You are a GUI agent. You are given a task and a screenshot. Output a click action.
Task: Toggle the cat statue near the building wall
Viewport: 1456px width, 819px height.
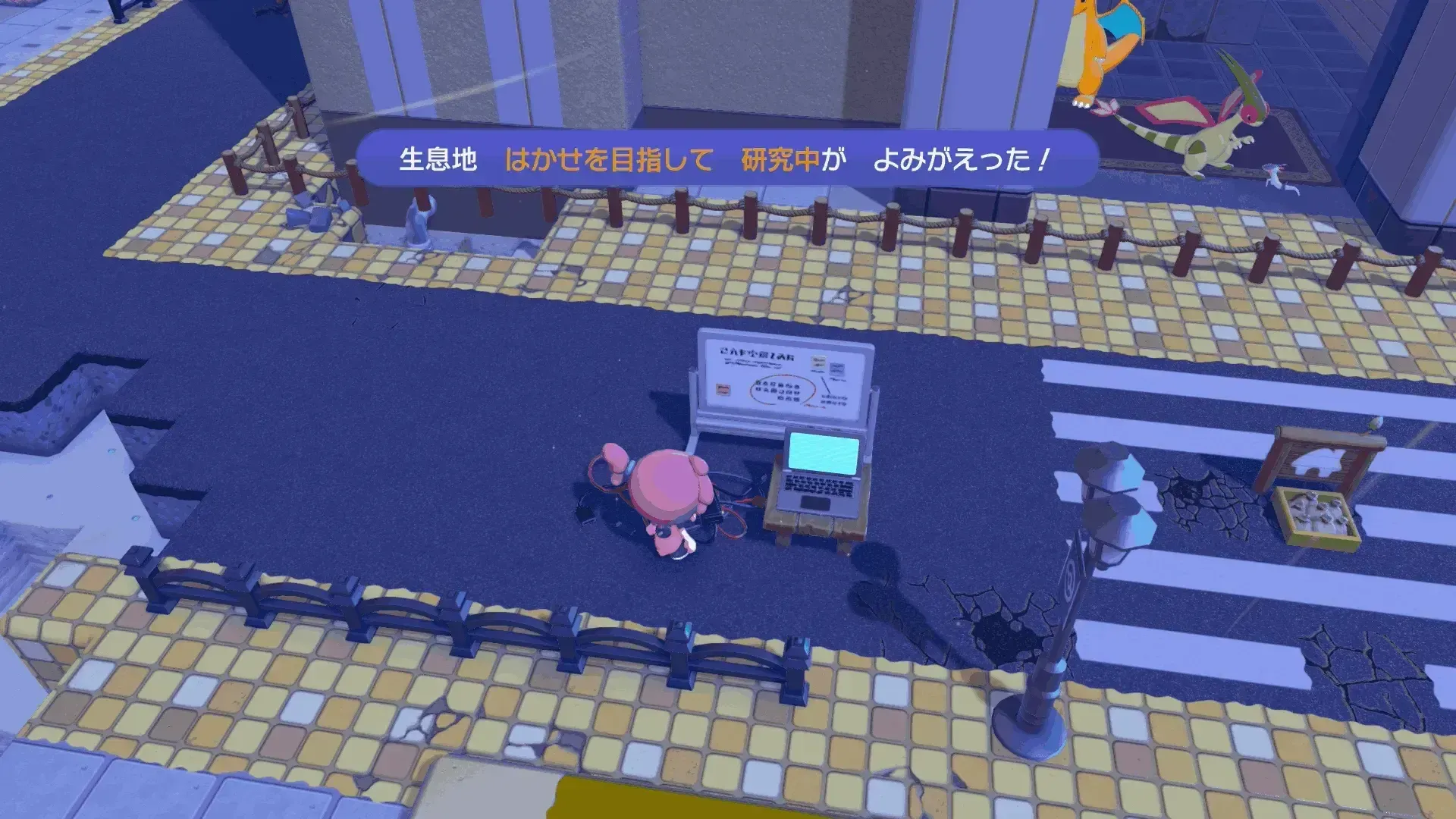(x=418, y=216)
